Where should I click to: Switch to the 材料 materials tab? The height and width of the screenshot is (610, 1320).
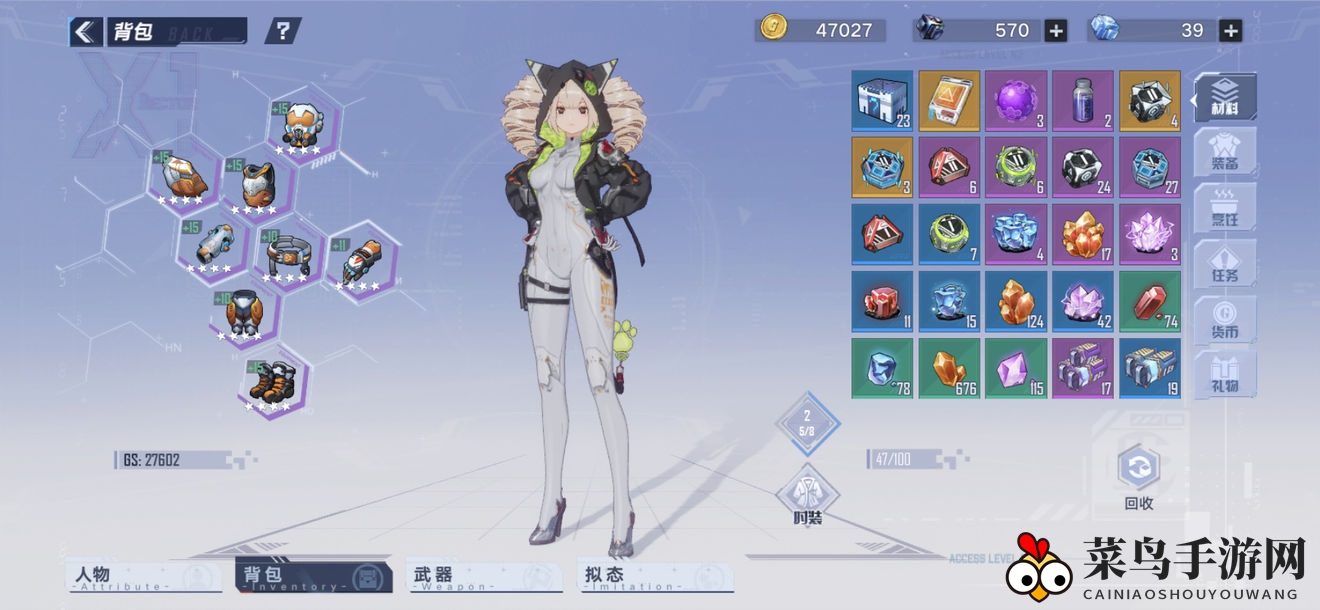point(1225,98)
